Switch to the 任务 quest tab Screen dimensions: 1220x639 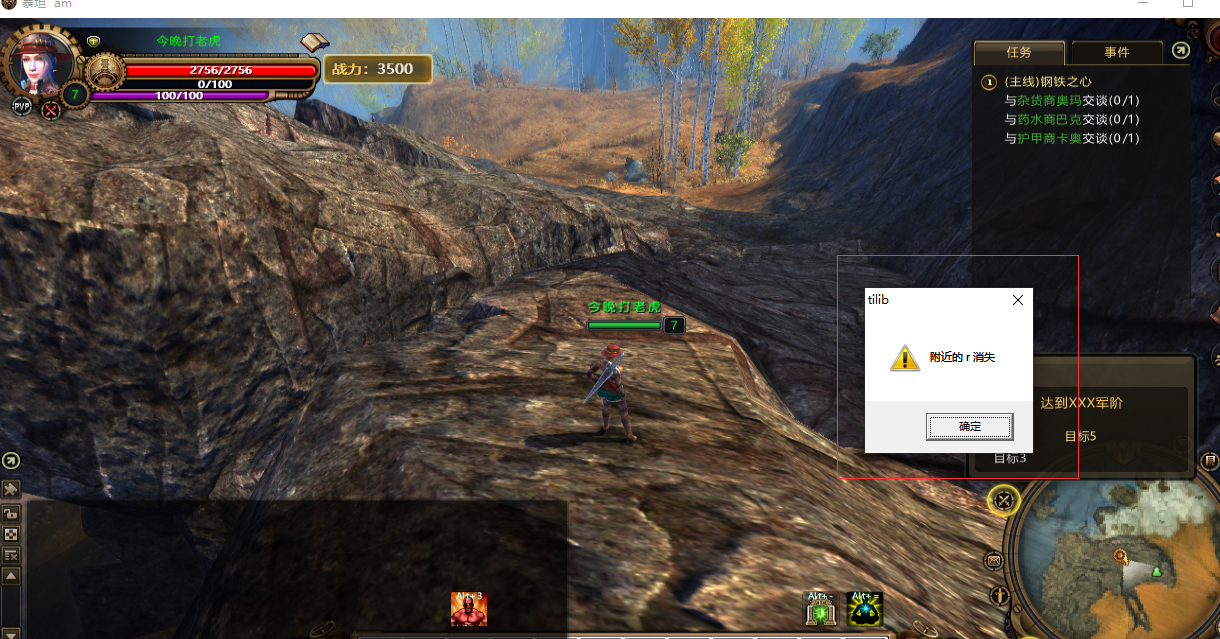coord(1018,52)
